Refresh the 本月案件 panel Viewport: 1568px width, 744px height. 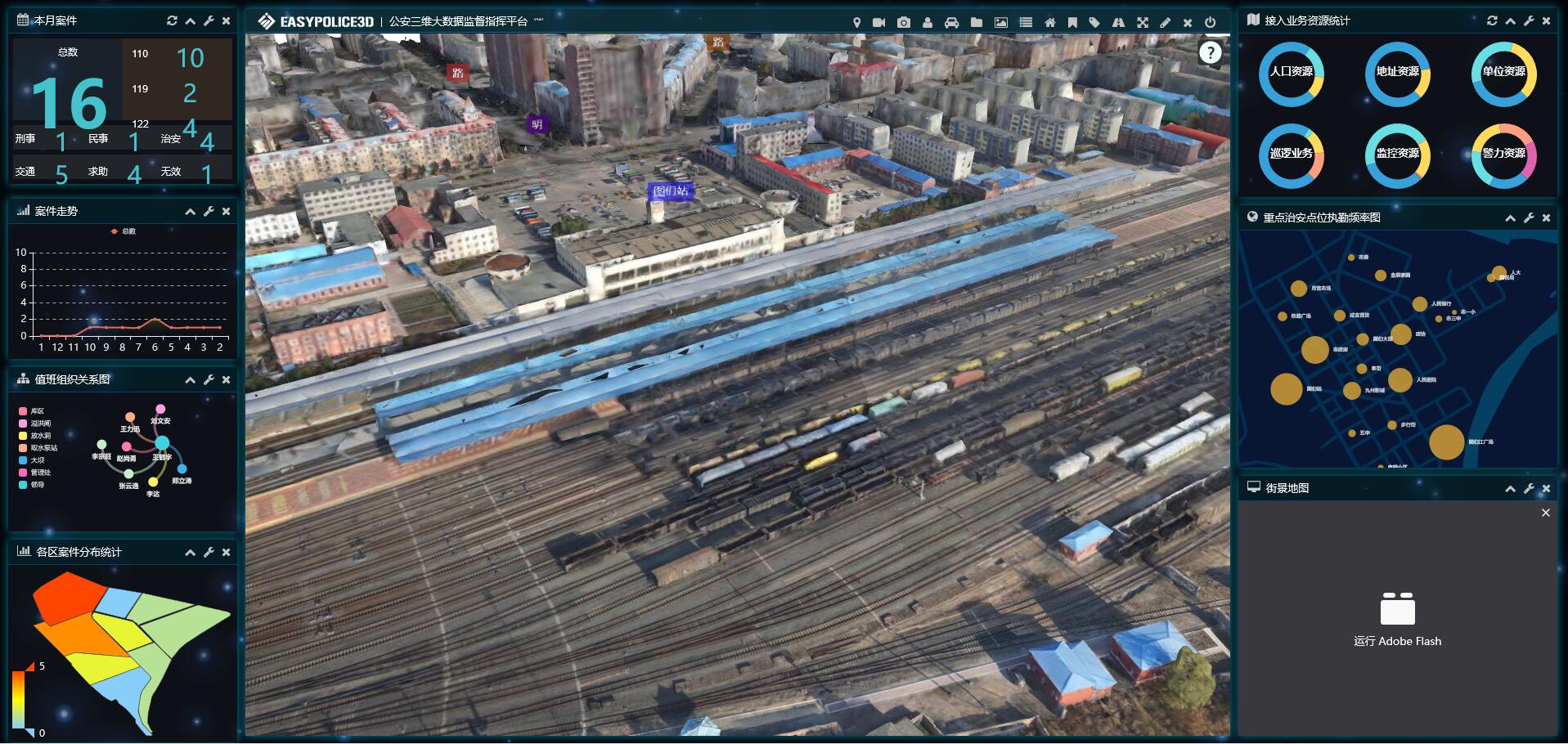click(x=172, y=21)
